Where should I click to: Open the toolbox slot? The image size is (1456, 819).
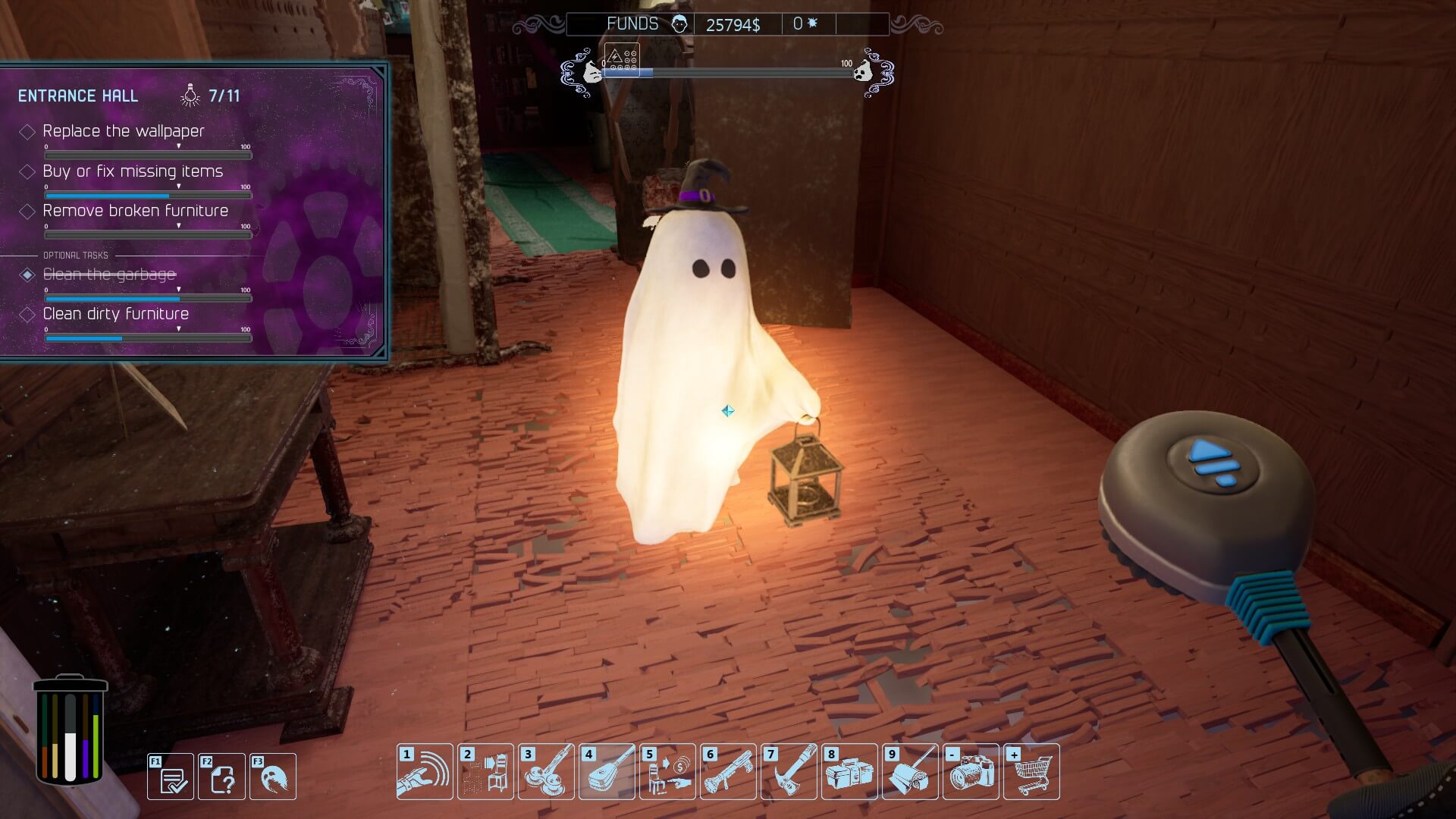pyautogui.click(x=849, y=772)
